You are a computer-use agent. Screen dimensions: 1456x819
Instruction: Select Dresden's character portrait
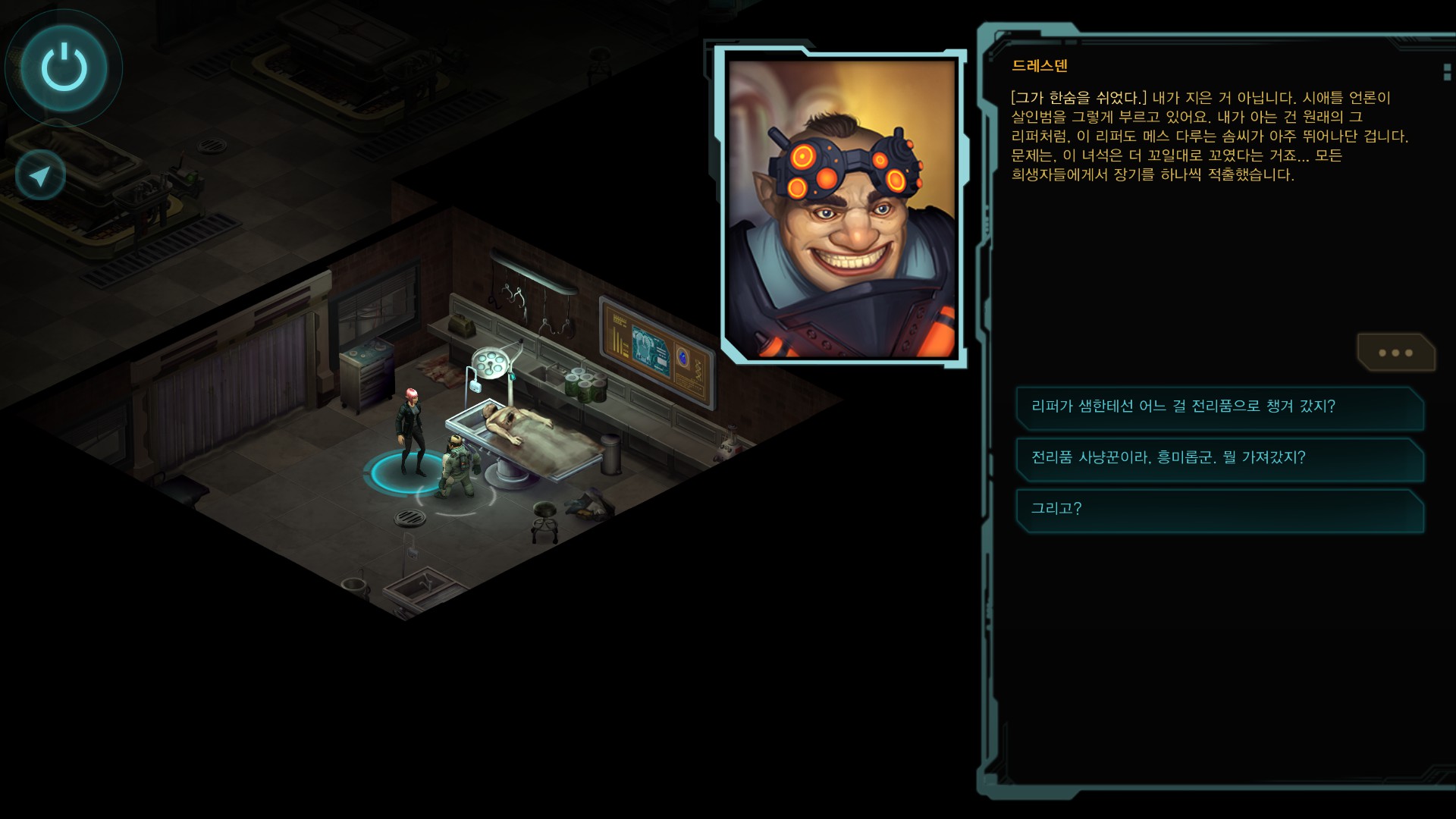pos(841,207)
